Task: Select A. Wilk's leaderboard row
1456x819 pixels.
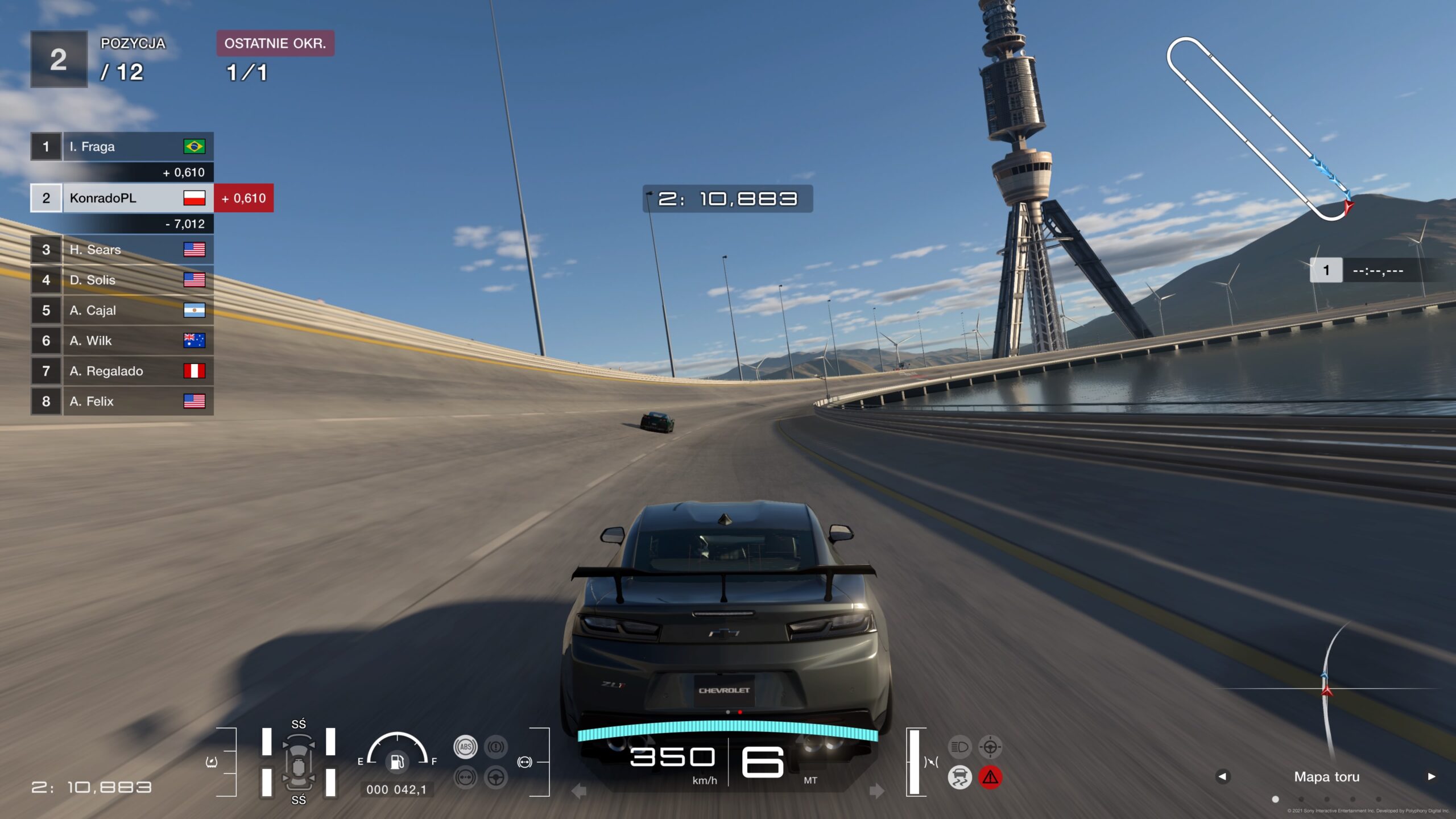Action: click(122, 341)
